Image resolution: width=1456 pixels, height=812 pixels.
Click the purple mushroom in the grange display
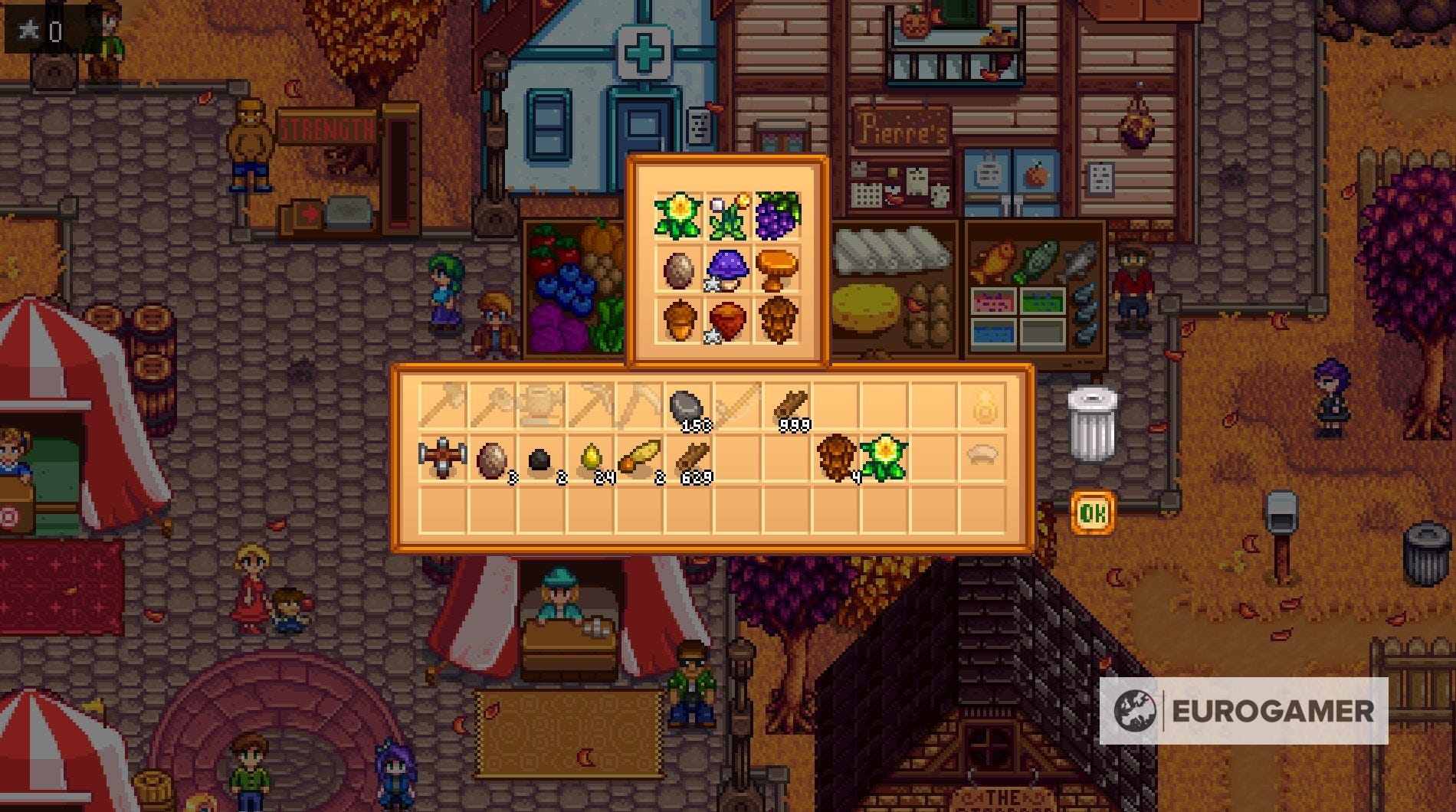(x=730, y=268)
